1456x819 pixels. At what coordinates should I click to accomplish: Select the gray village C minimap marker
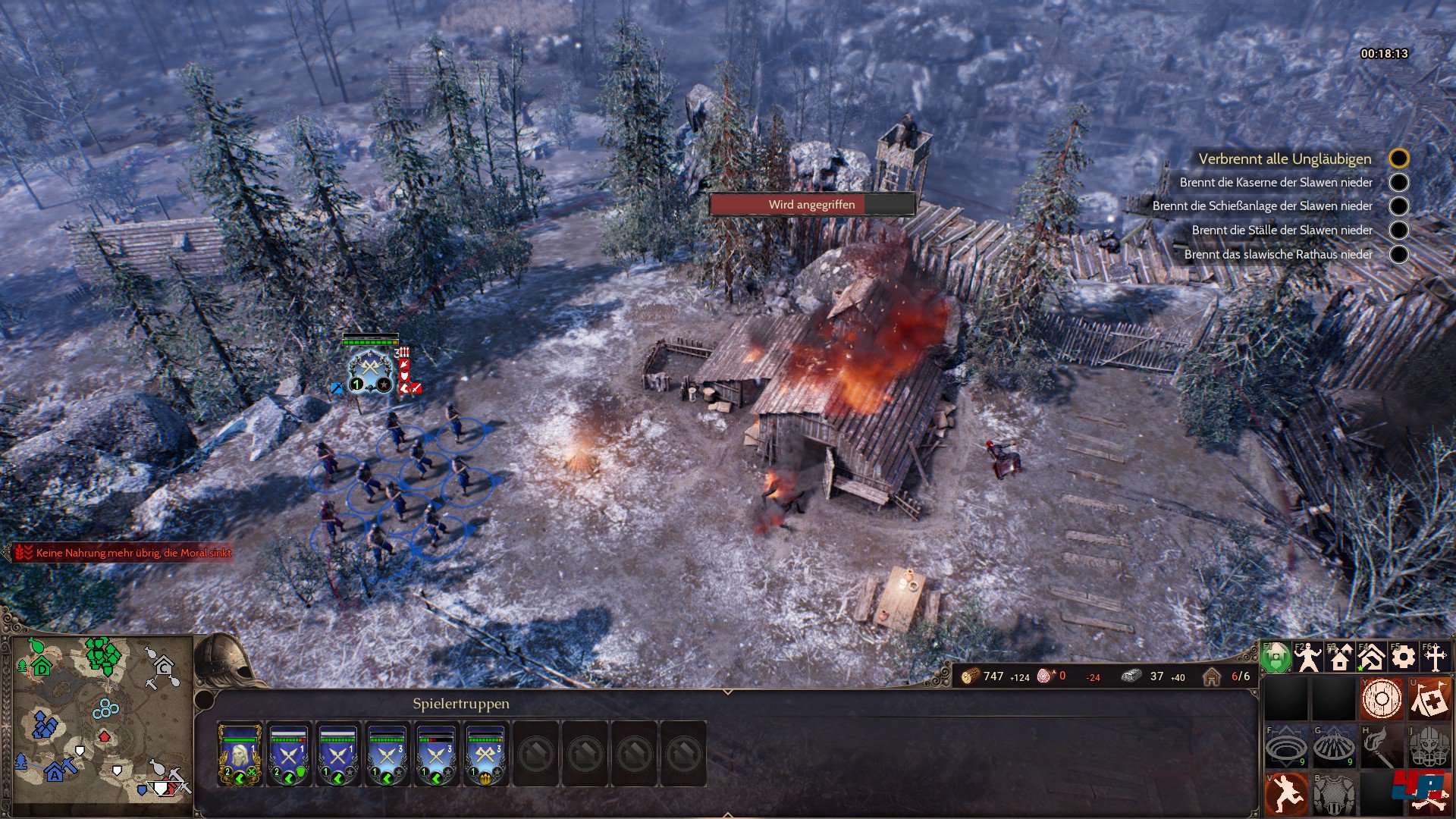click(x=164, y=667)
